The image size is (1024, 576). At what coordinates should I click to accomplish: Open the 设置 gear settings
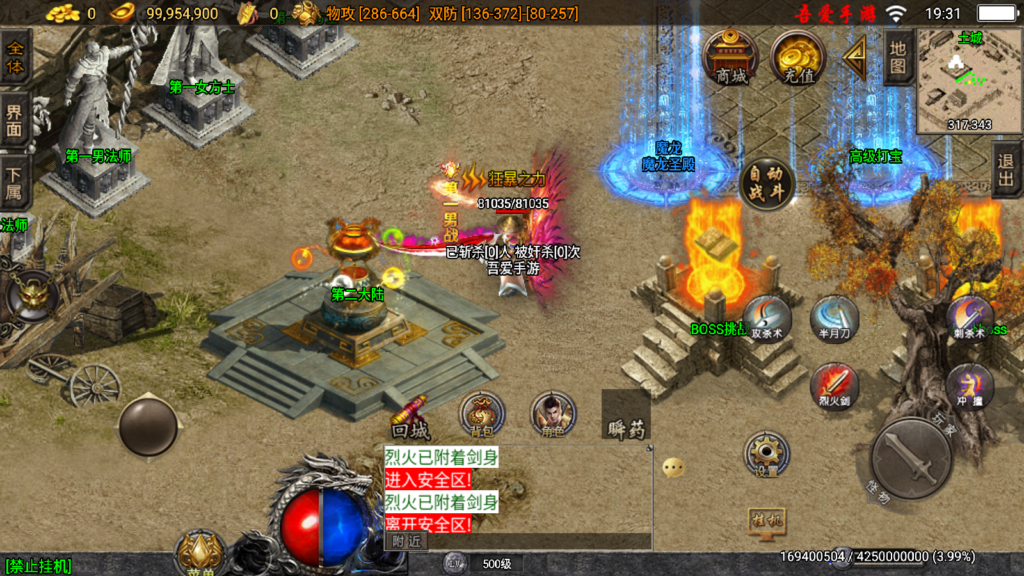pos(767,453)
